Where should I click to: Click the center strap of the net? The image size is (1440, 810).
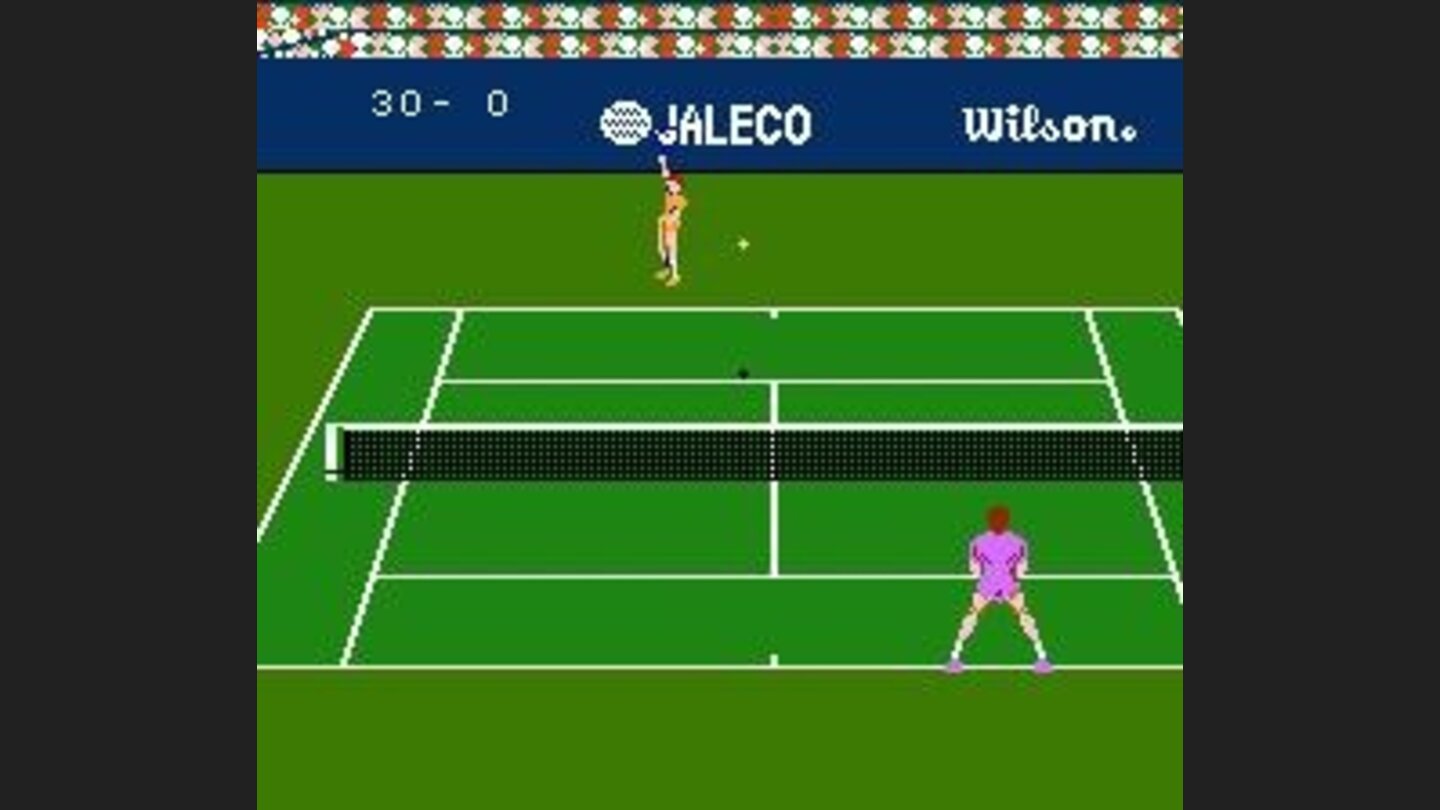click(x=773, y=455)
